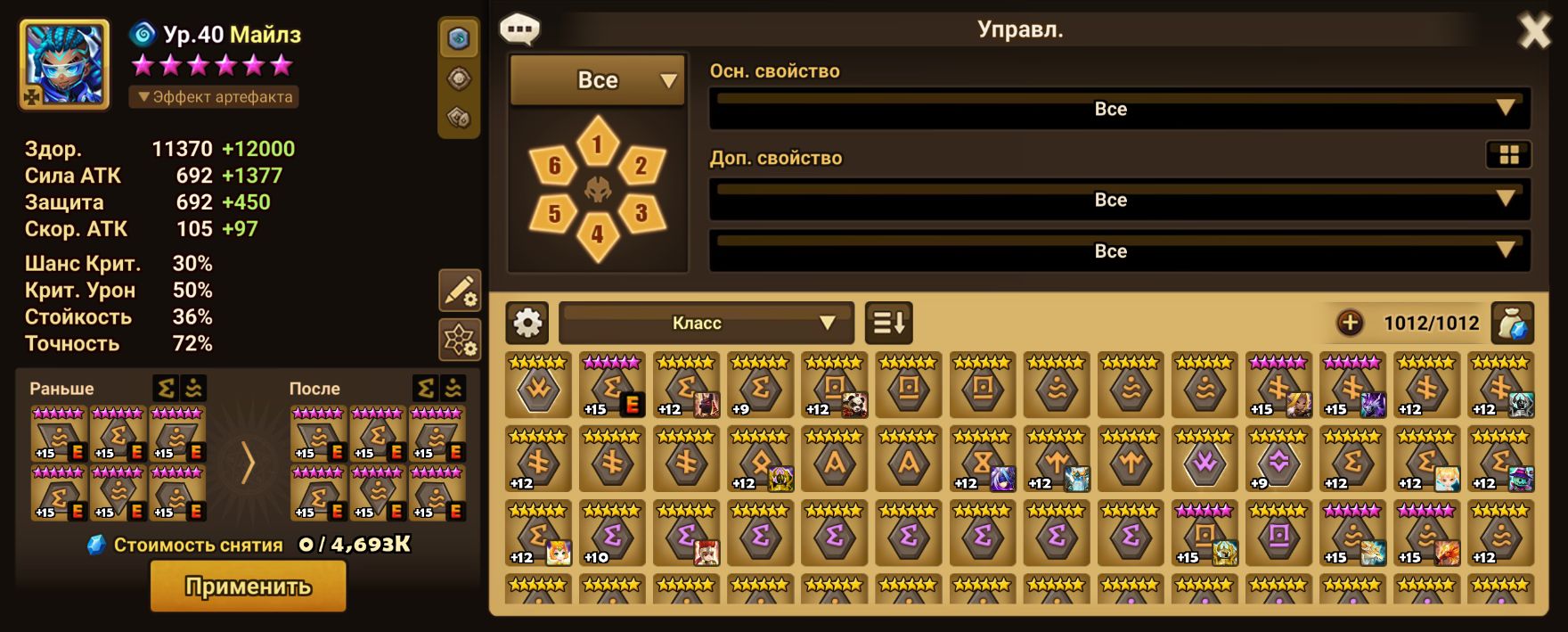This screenshot has width=1568, height=632.
Task: Open the gear settings for rune list
Action: 527,323
